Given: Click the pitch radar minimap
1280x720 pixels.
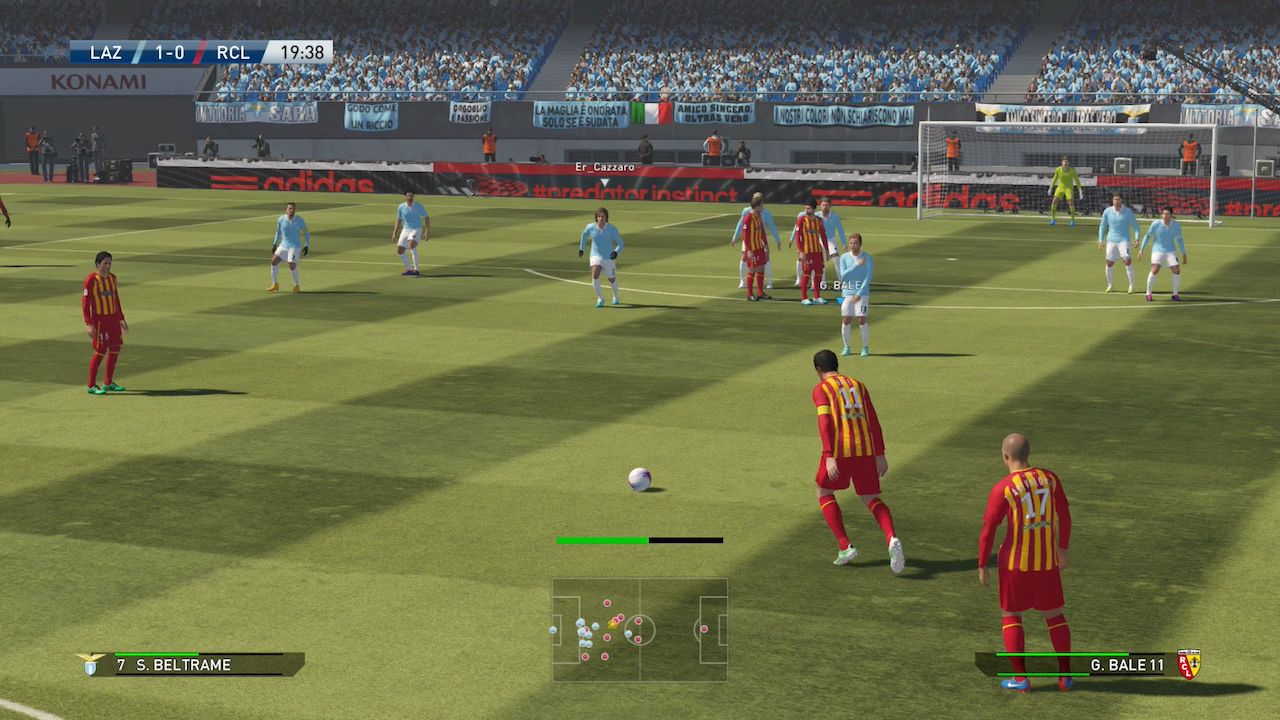Looking at the screenshot, I should [x=640, y=630].
